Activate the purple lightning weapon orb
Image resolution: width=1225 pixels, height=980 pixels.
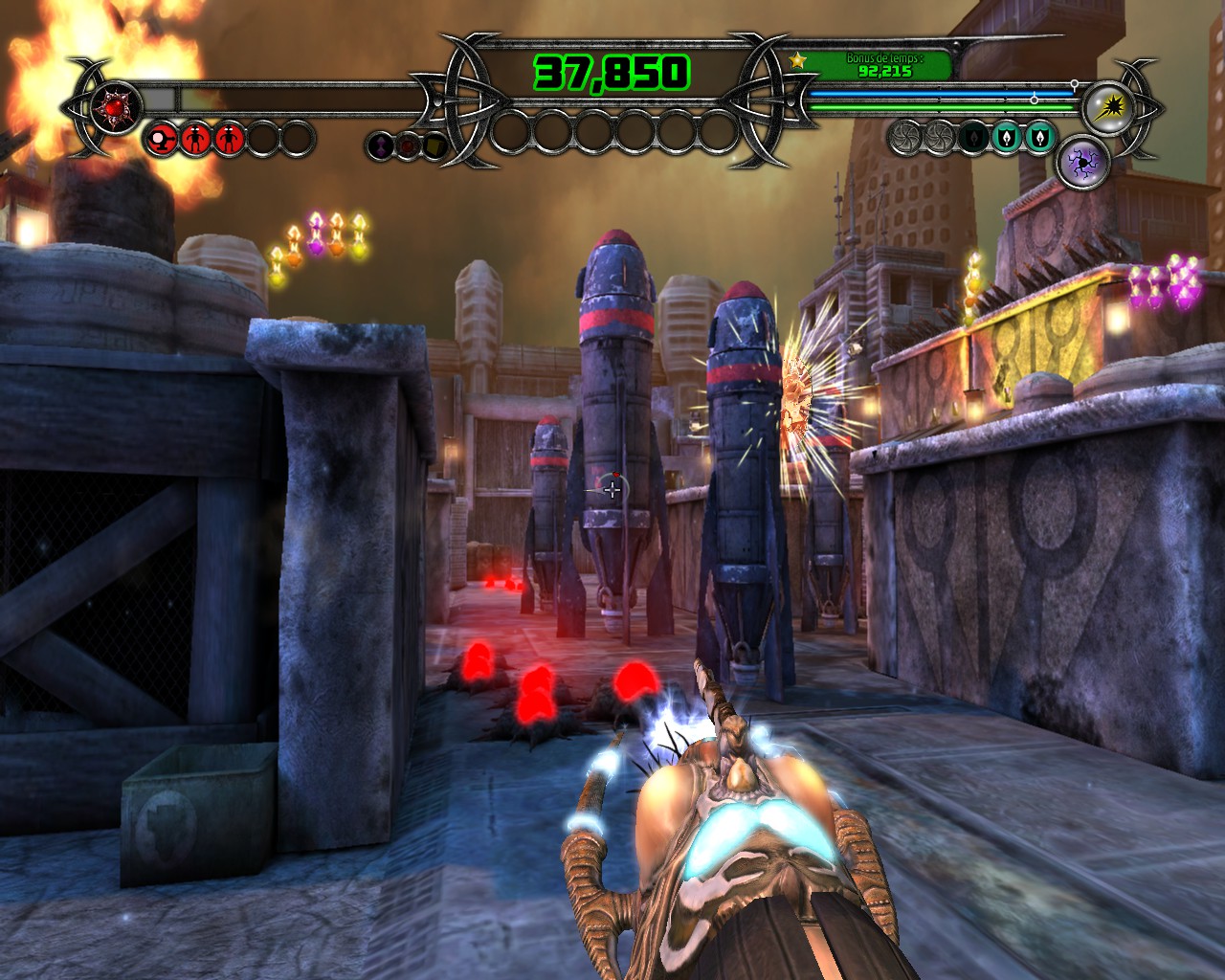(x=1083, y=164)
